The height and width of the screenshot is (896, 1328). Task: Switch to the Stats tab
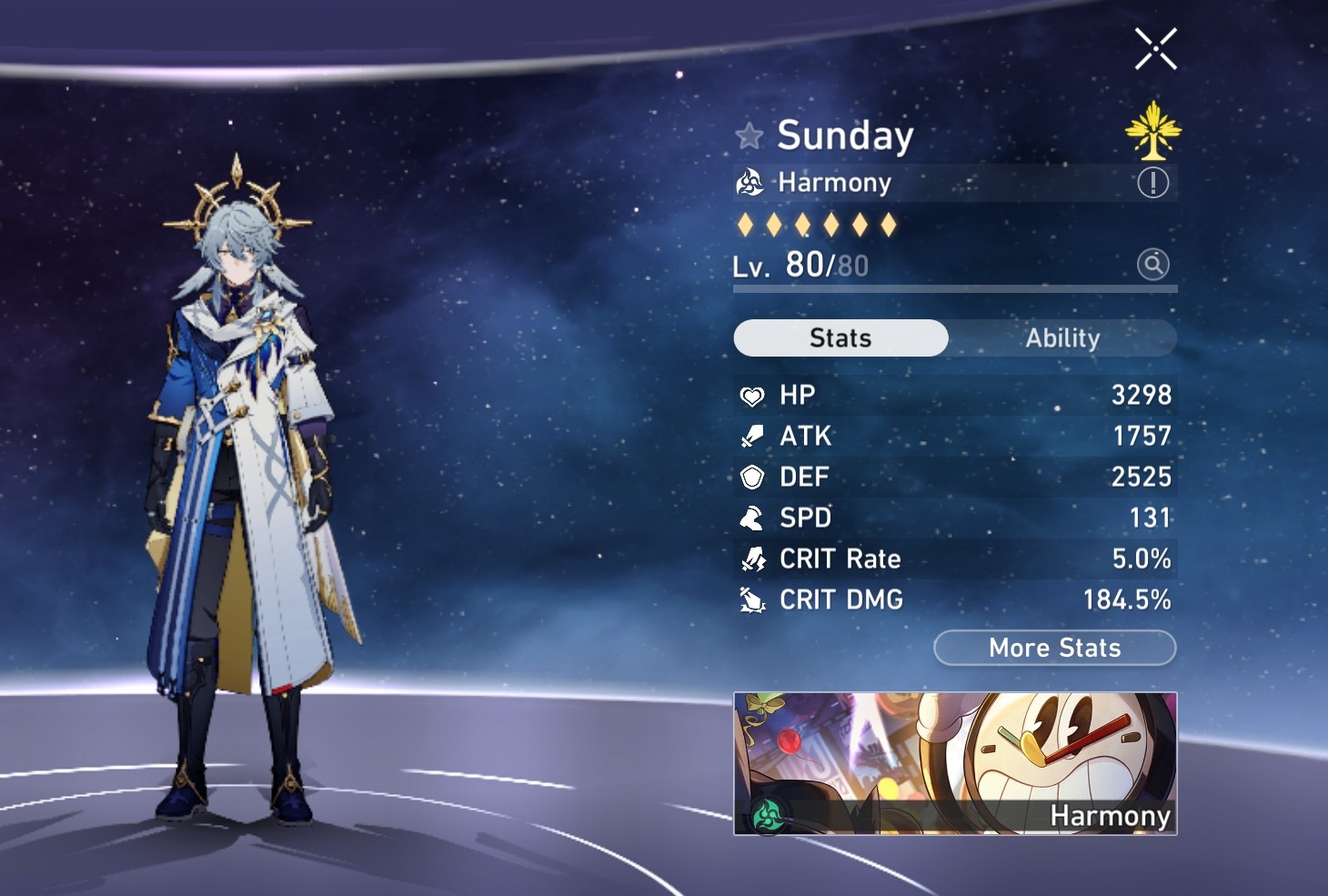click(840, 337)
